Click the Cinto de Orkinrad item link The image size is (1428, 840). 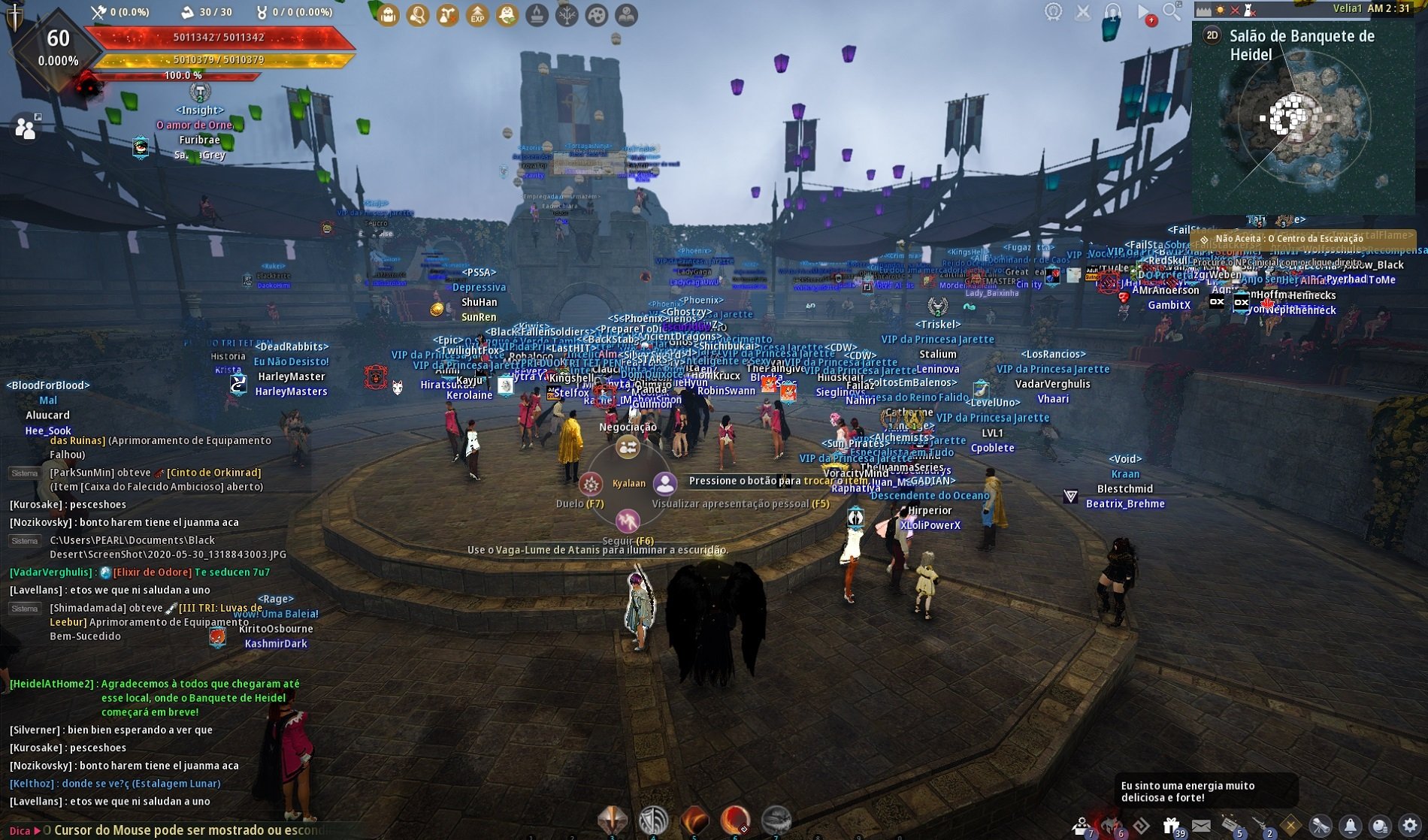(213, 473)
